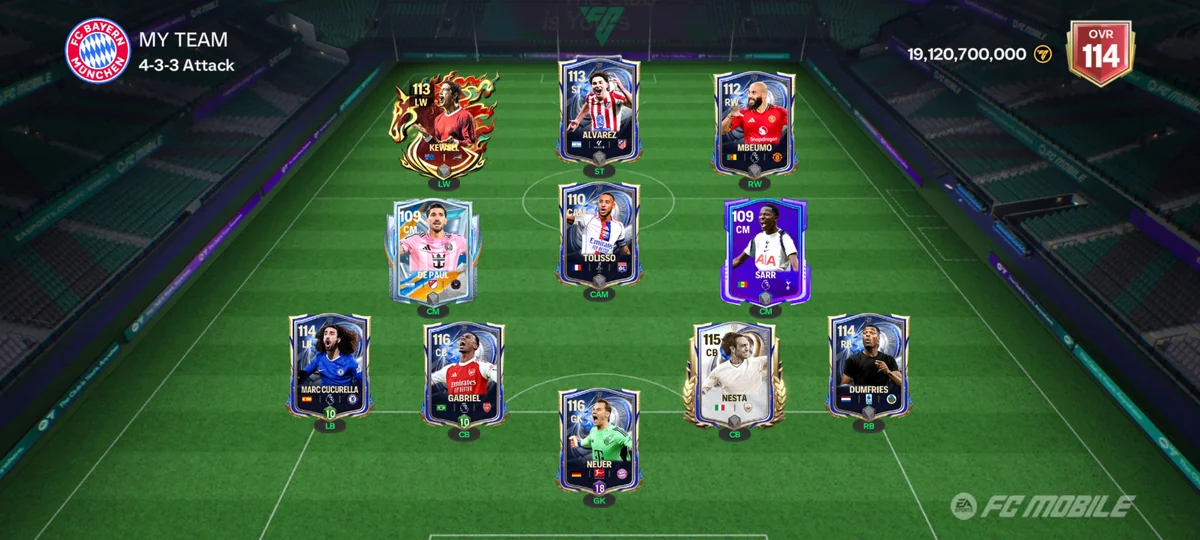Tap the gold coin currency icon

pos(1043,54)
